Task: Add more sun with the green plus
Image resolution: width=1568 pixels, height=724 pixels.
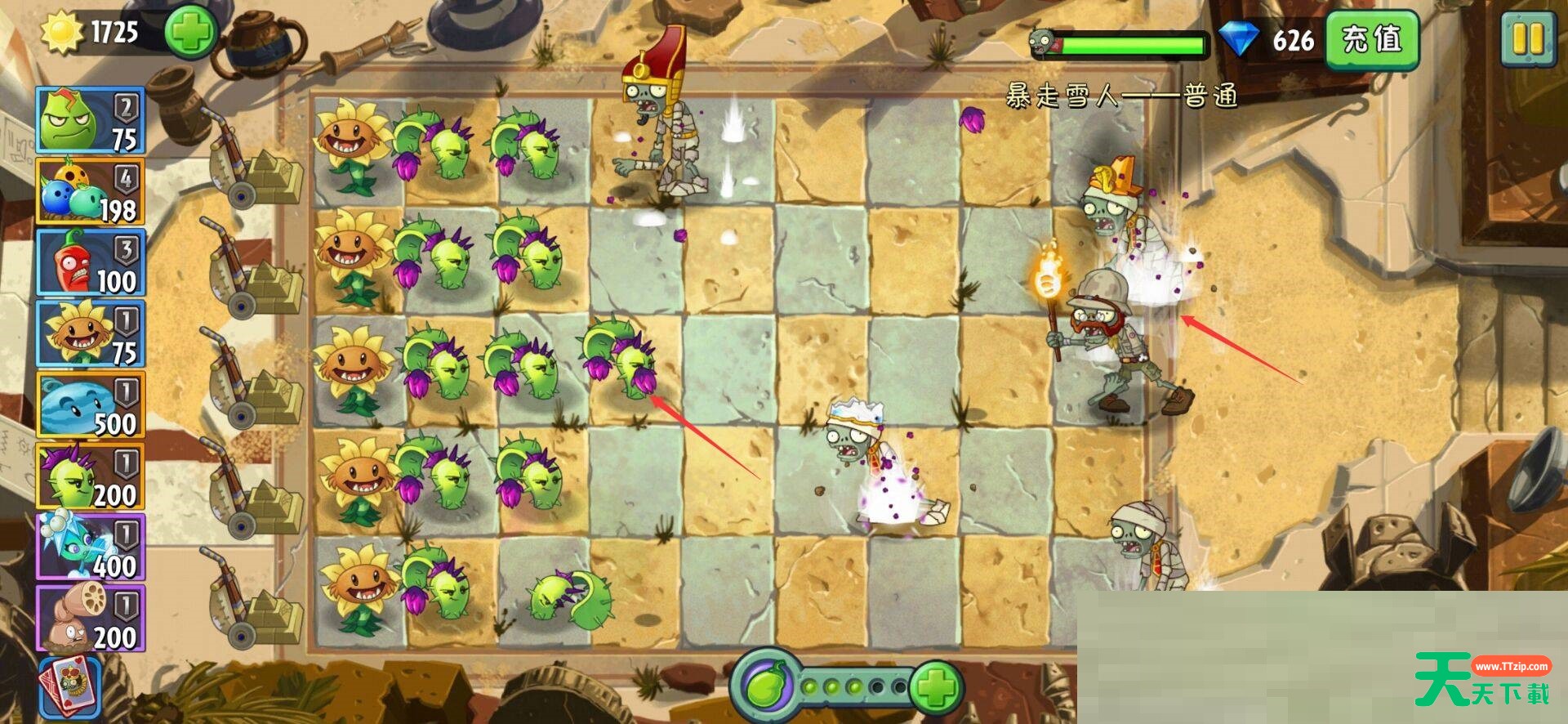Action: (189, 34)
